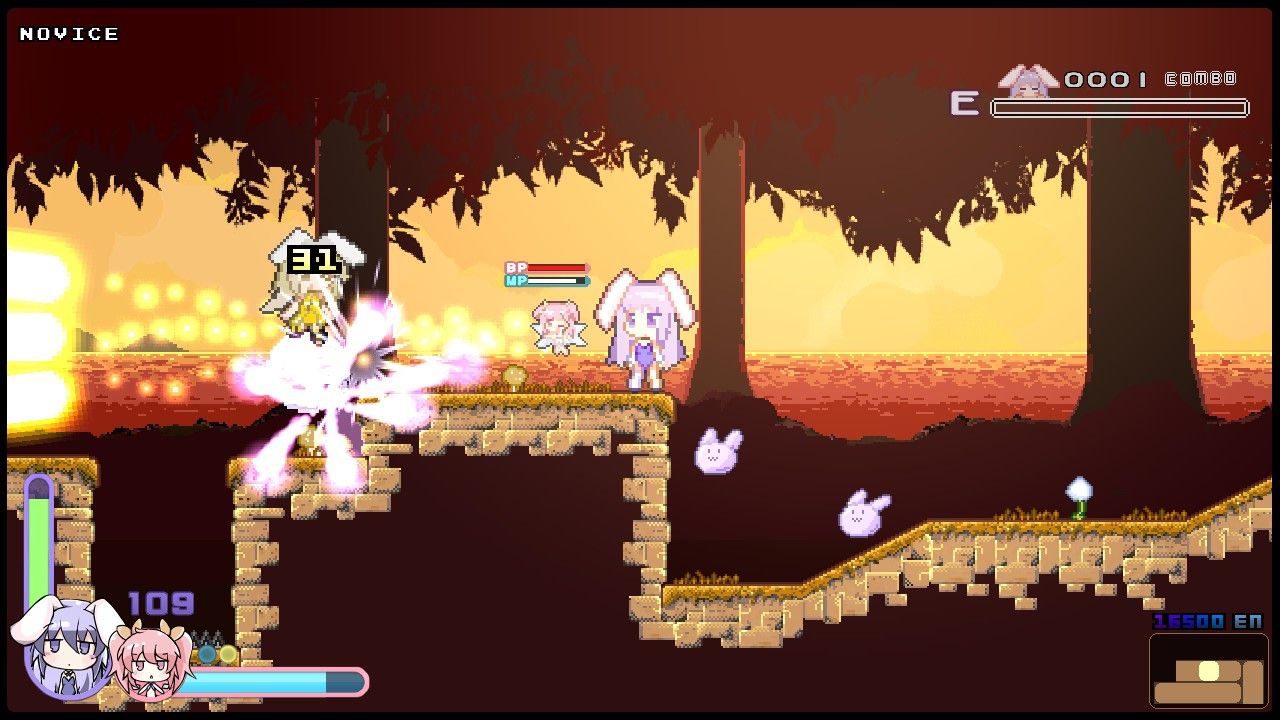Select Ribbon's pink fairy portrait icon

coord(148,662)
